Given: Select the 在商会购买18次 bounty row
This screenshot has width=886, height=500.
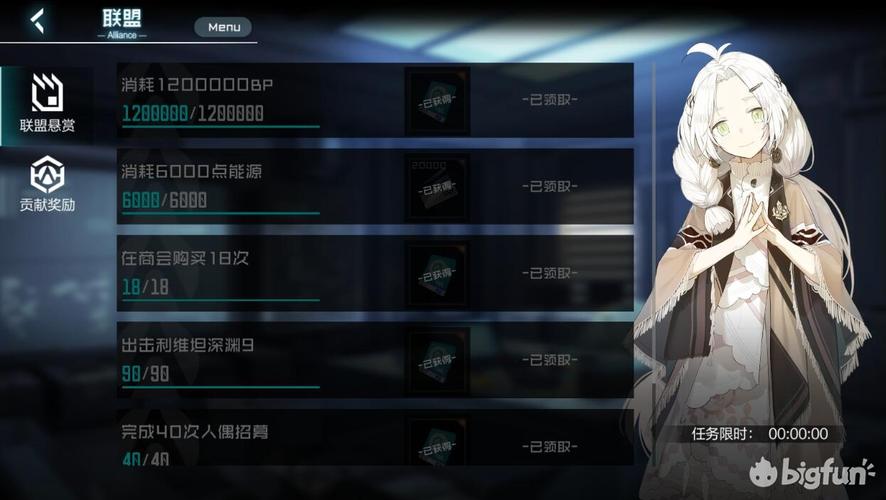Looking at the screenshot, I should coord(260,273).
